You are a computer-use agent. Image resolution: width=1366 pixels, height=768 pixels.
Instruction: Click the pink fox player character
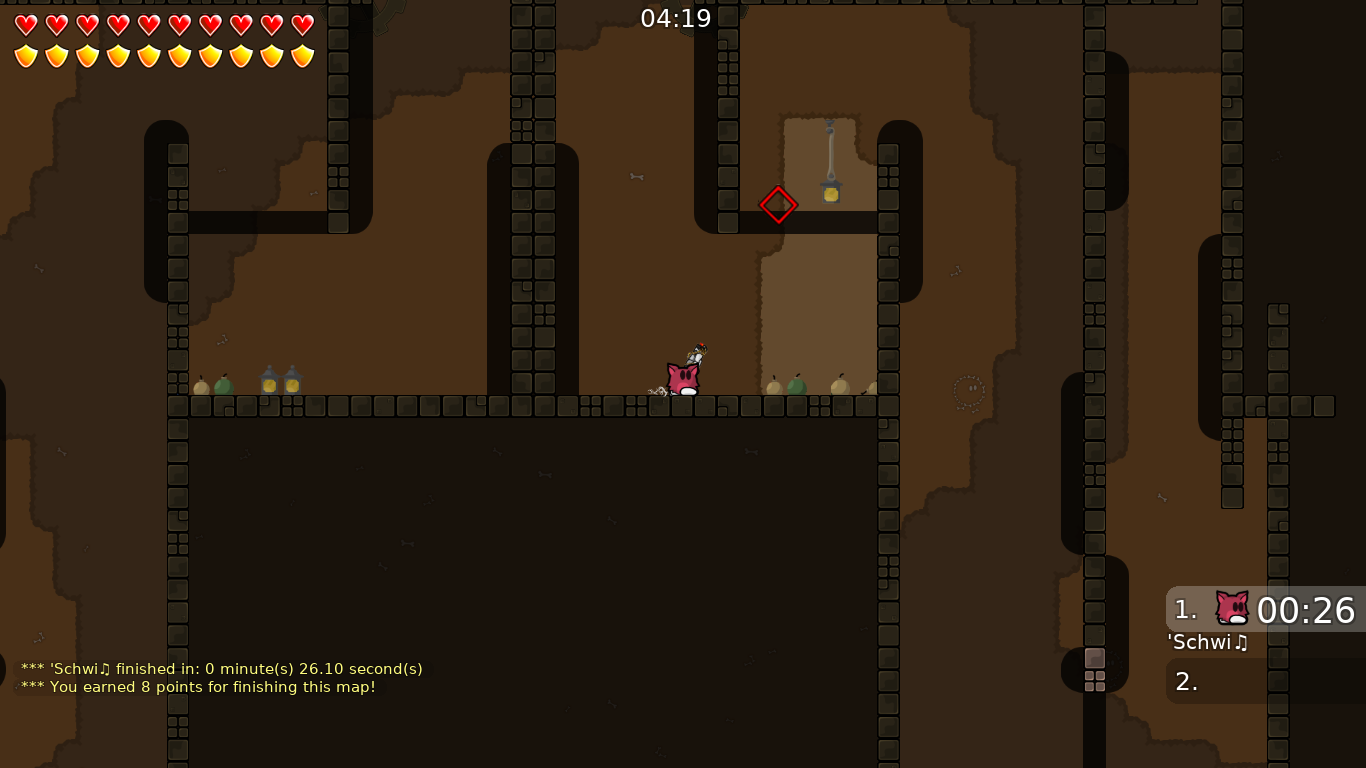(681, 376)
